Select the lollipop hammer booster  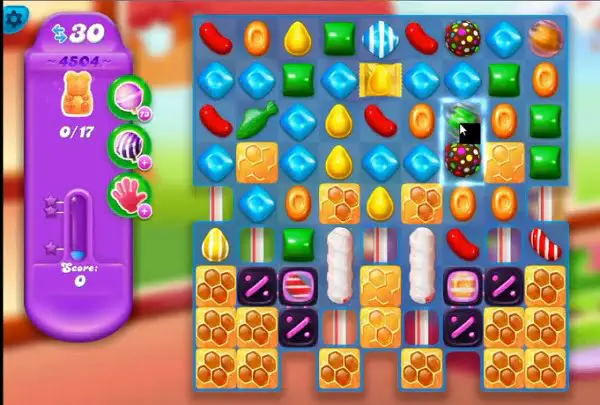click(126, 94)
